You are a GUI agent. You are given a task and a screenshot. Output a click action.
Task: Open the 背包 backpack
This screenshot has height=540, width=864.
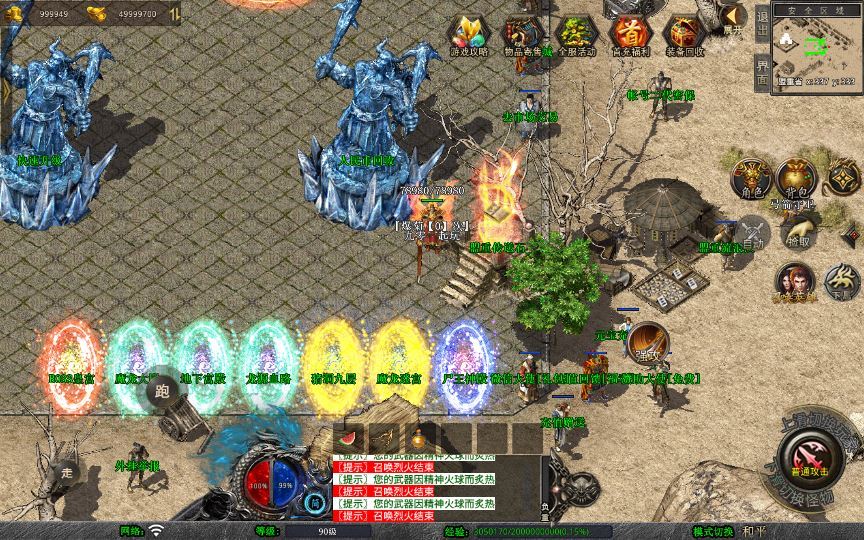tap(797, 176)
